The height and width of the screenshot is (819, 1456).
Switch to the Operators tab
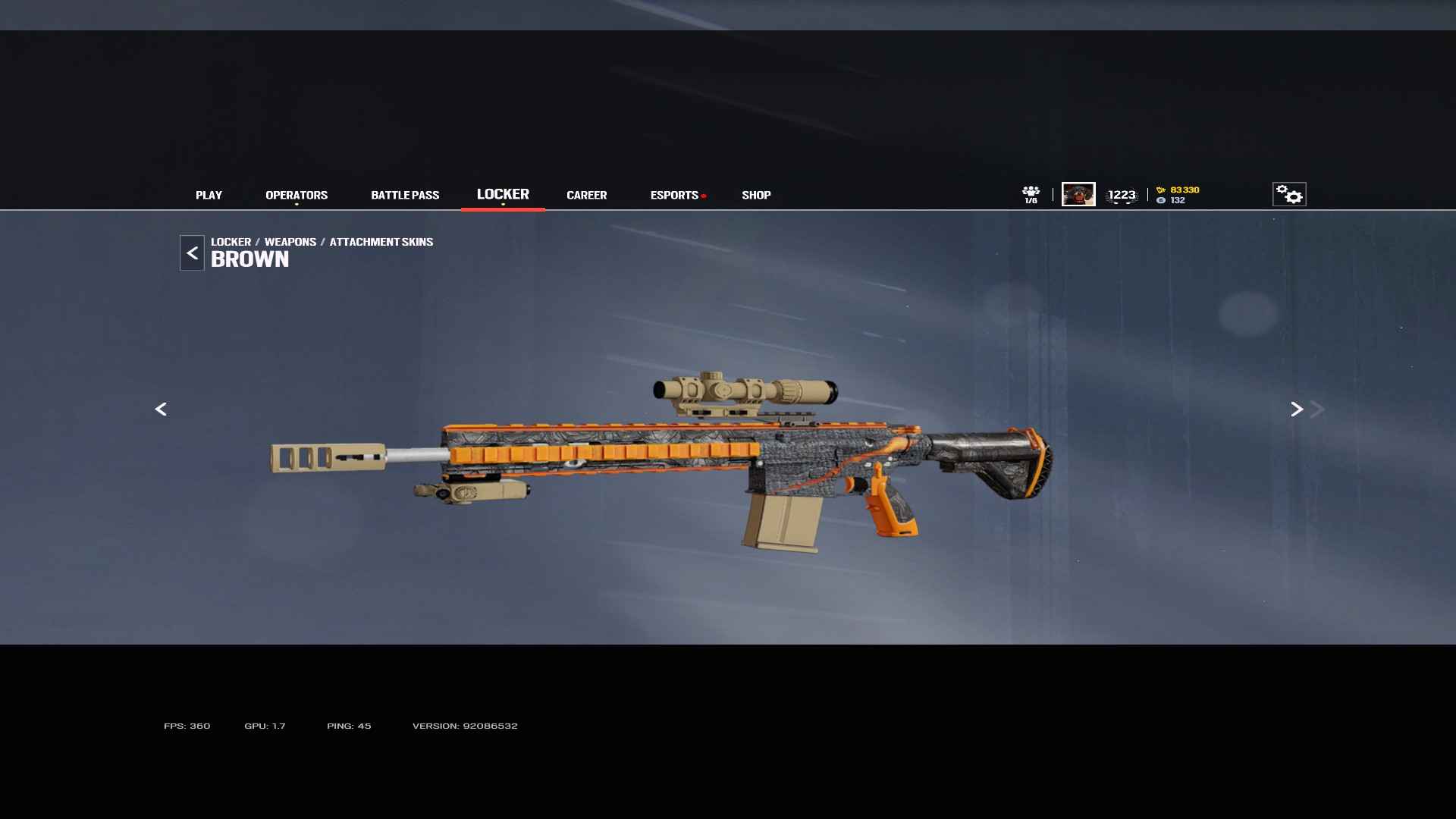click(297, 195)
